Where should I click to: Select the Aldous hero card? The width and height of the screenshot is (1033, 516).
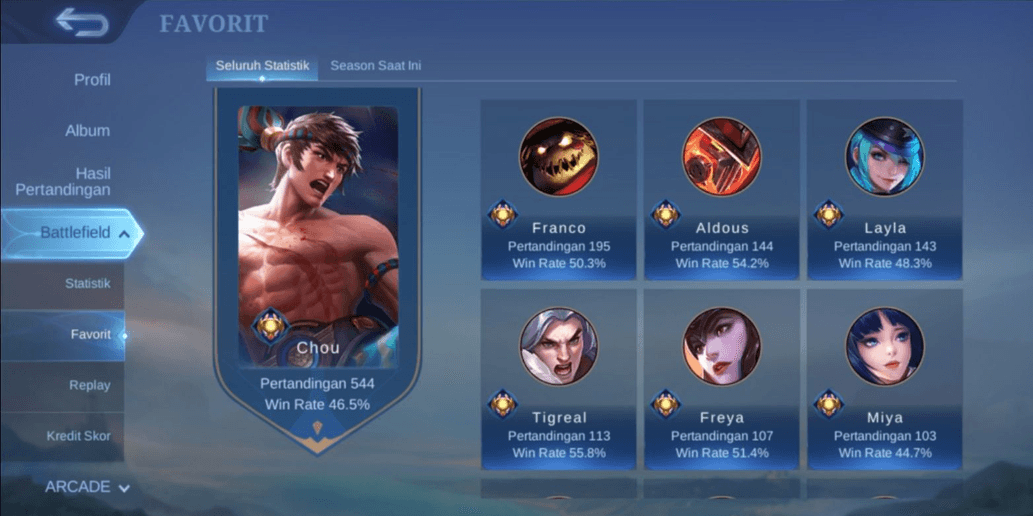point(722,190)
